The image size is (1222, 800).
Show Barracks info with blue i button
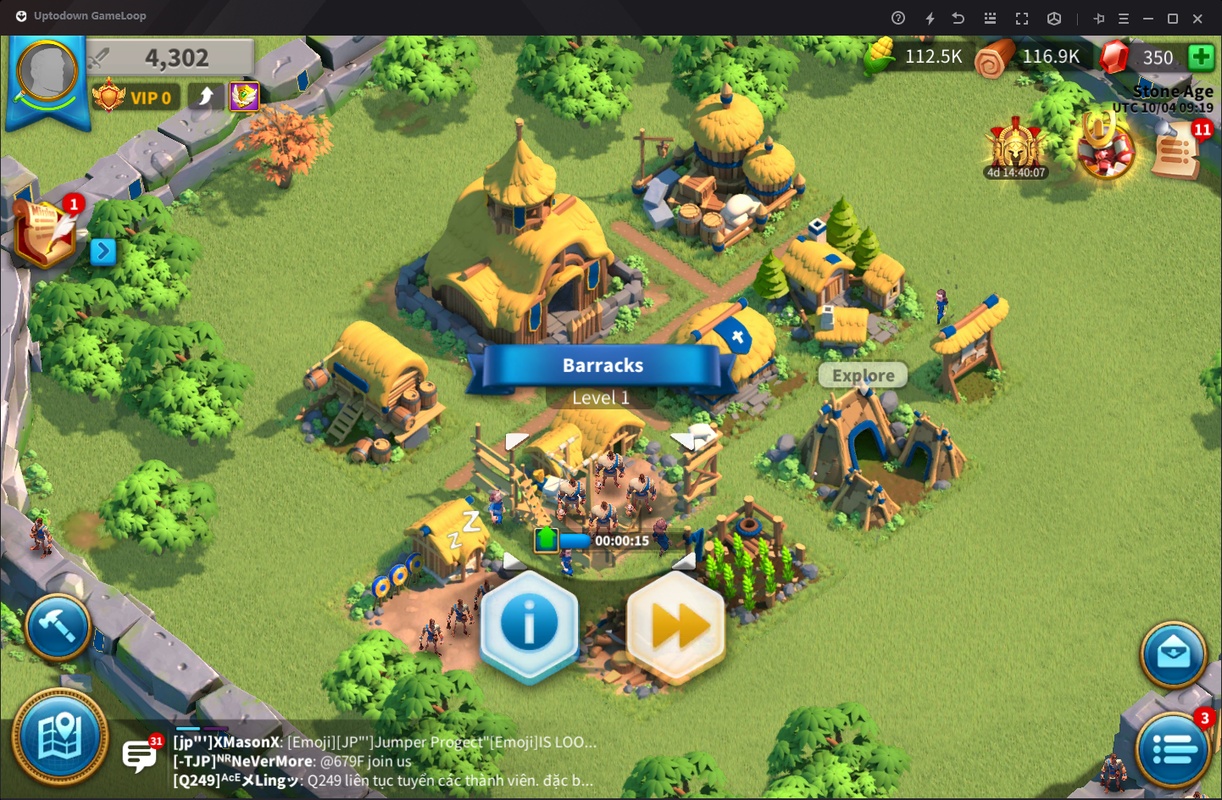(x=529, y=624)
